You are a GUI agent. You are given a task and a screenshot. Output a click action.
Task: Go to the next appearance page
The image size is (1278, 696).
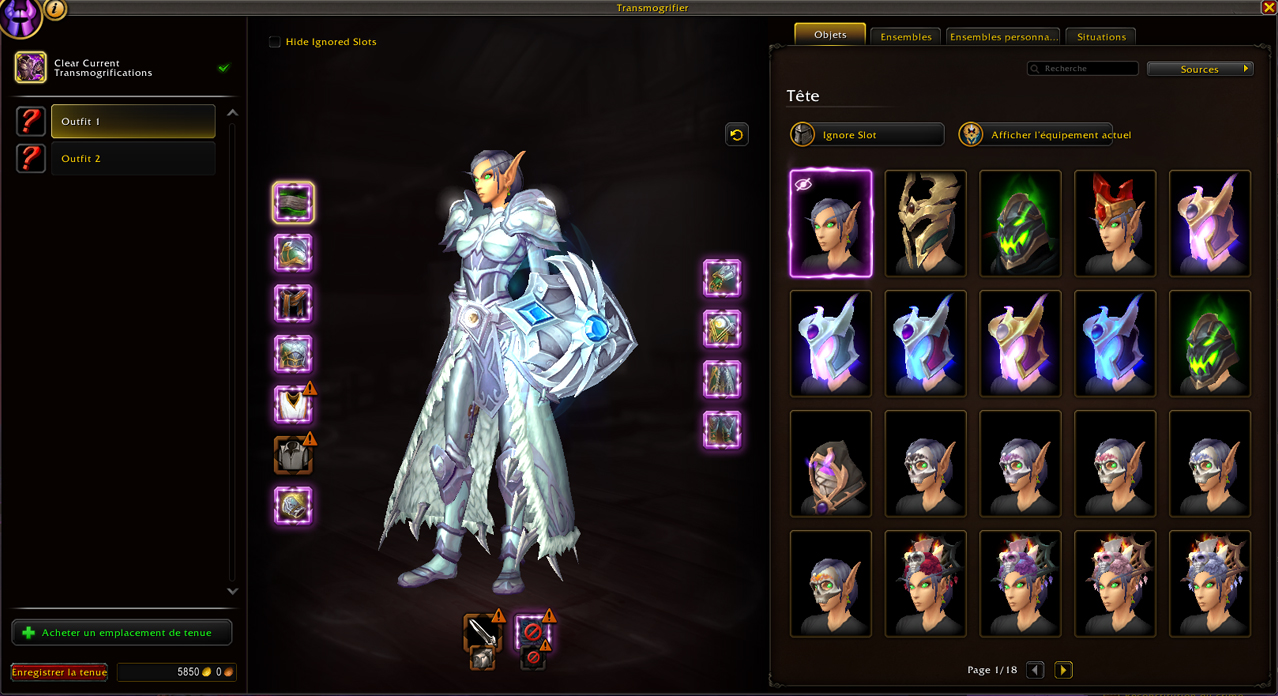[1063, 670]
